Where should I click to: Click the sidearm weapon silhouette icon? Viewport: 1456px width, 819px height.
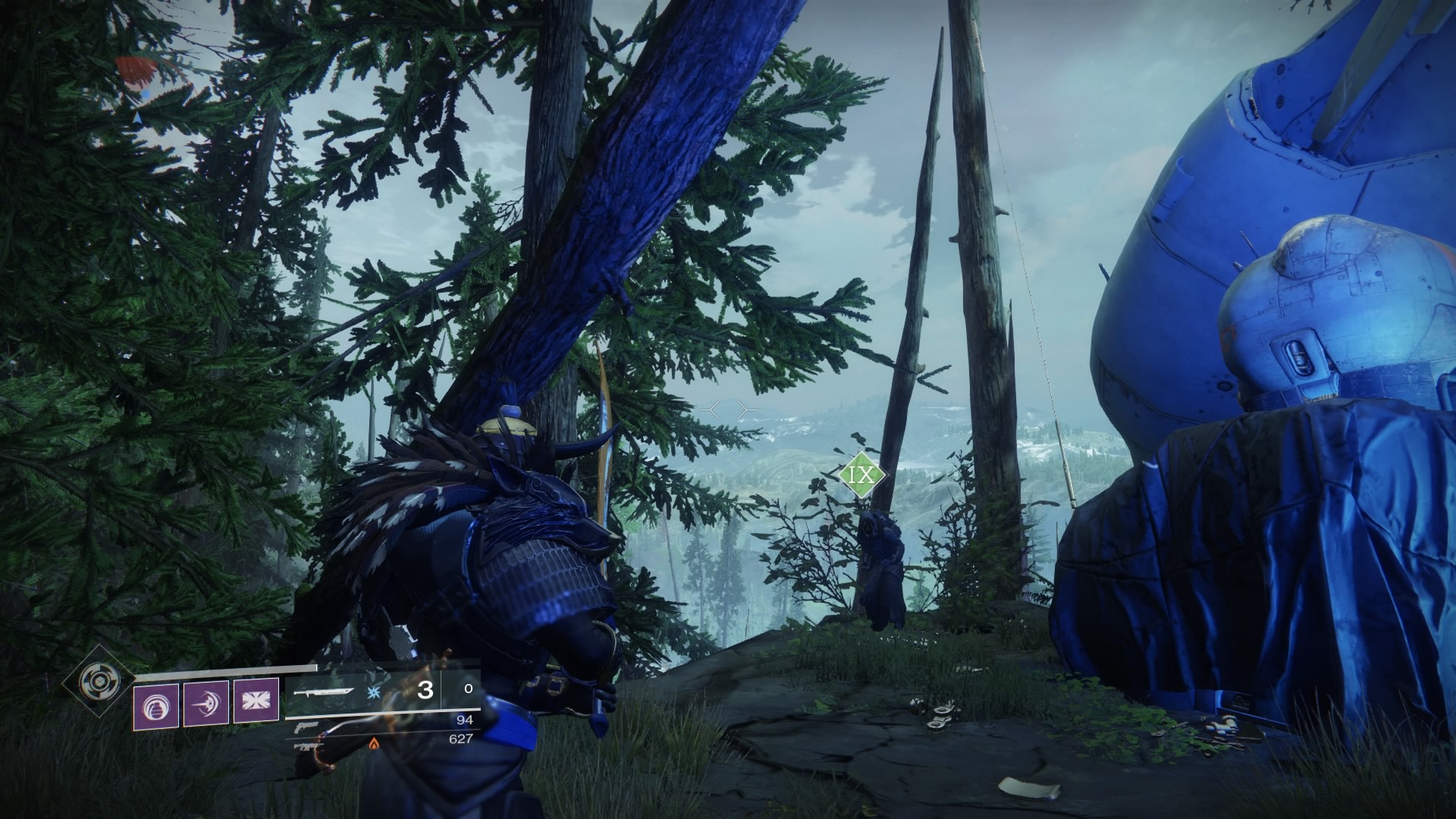(x=307, y=728)
